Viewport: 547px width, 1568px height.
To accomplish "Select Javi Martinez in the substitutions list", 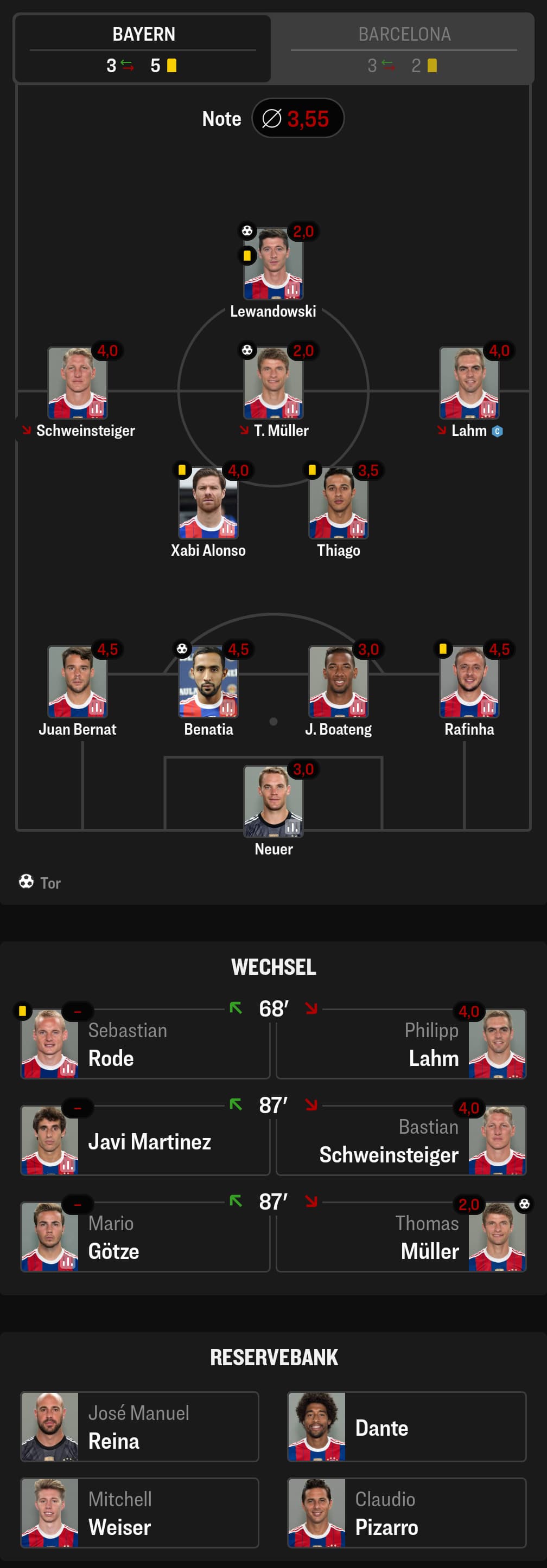I will point(145,1141).
